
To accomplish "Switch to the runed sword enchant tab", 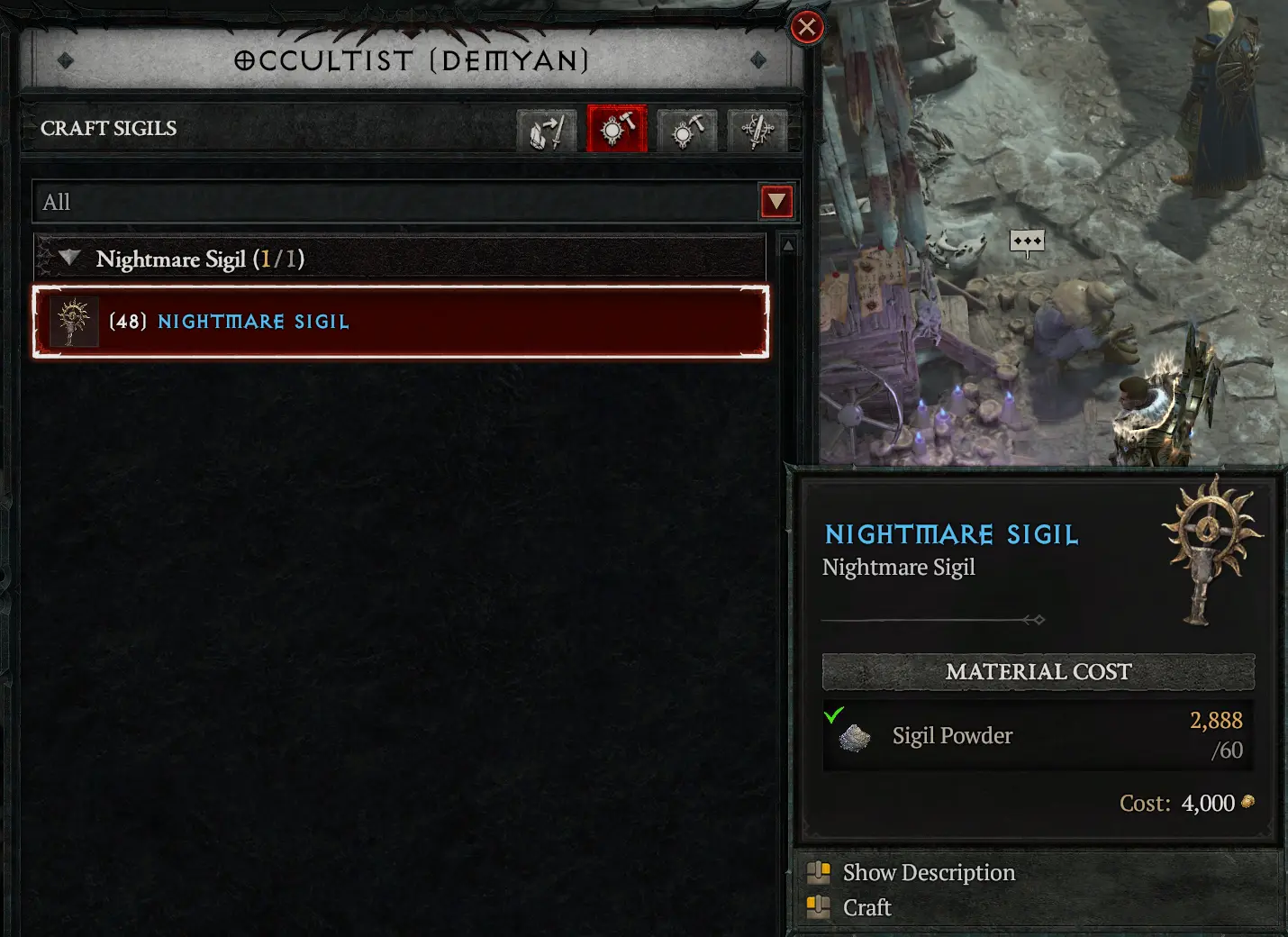I will tap(757, 131).
